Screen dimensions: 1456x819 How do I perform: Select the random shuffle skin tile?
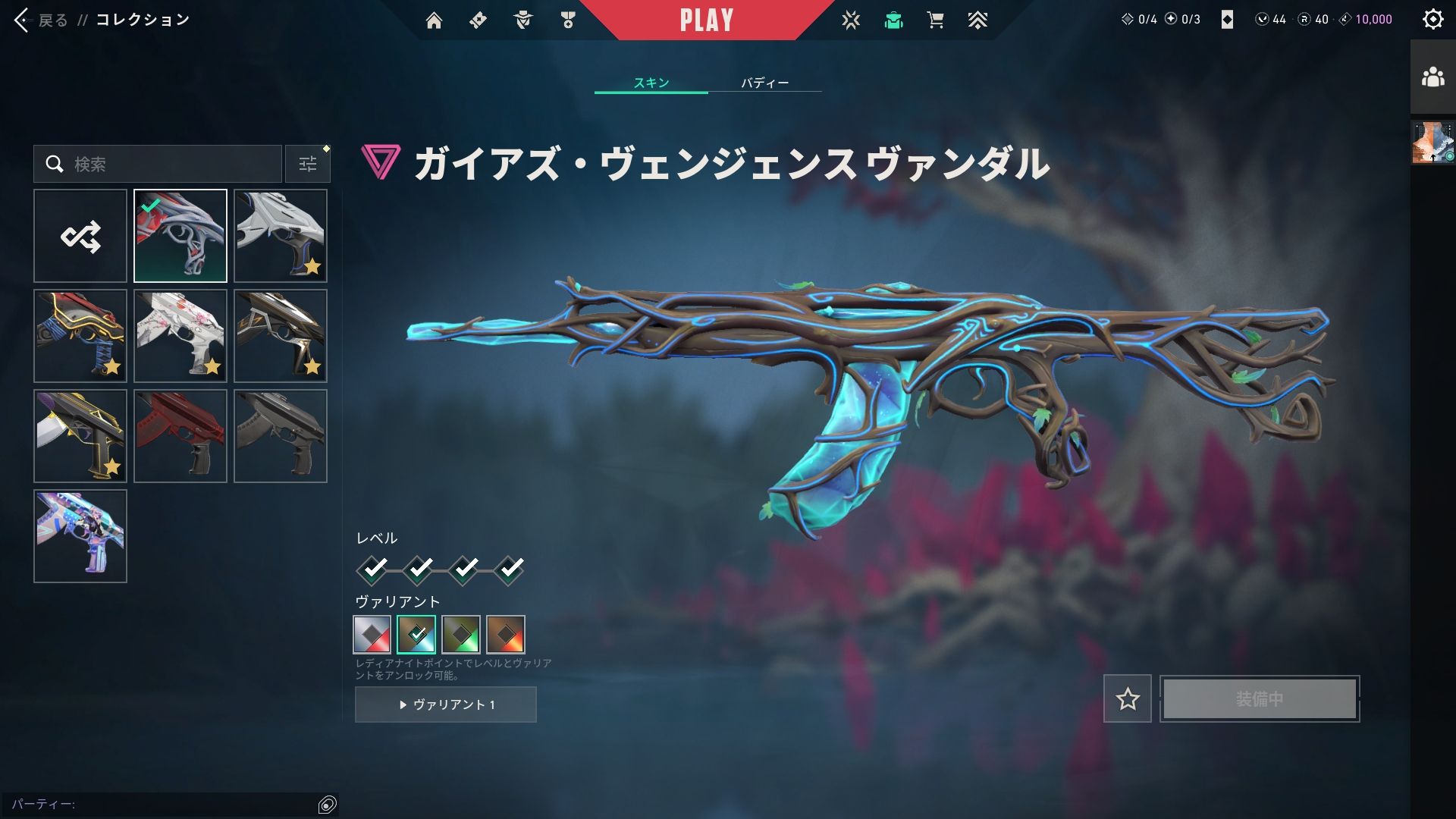coord(80,237)
